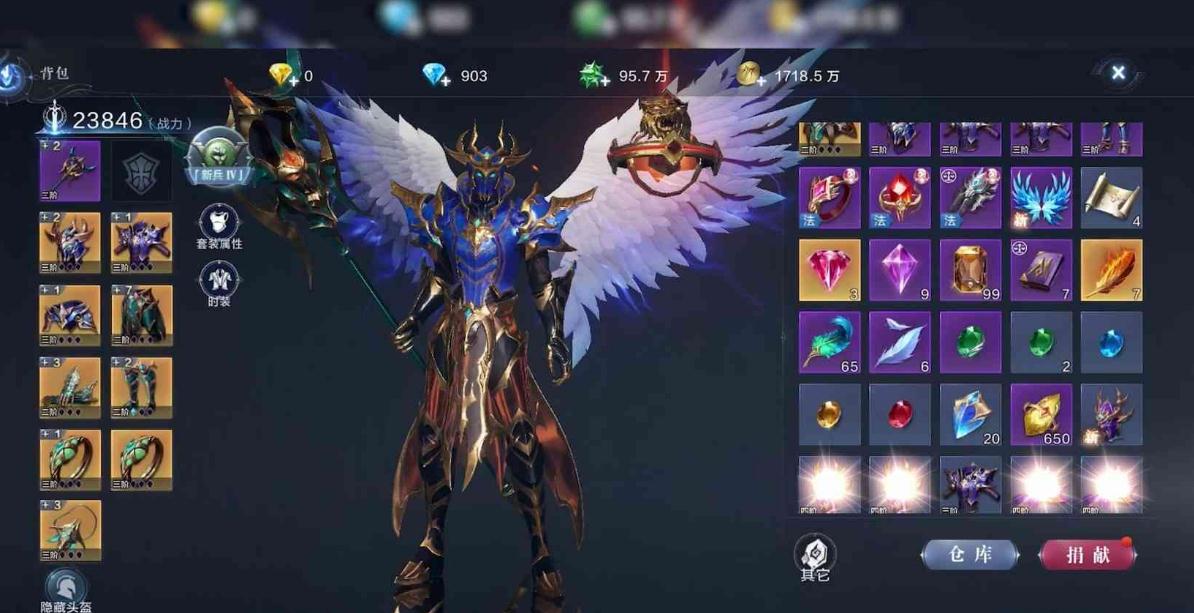Viewport: 1194px width, 613px height.
Task: Click the 捐献 donate button
Action: click(x=1087, y=554)
